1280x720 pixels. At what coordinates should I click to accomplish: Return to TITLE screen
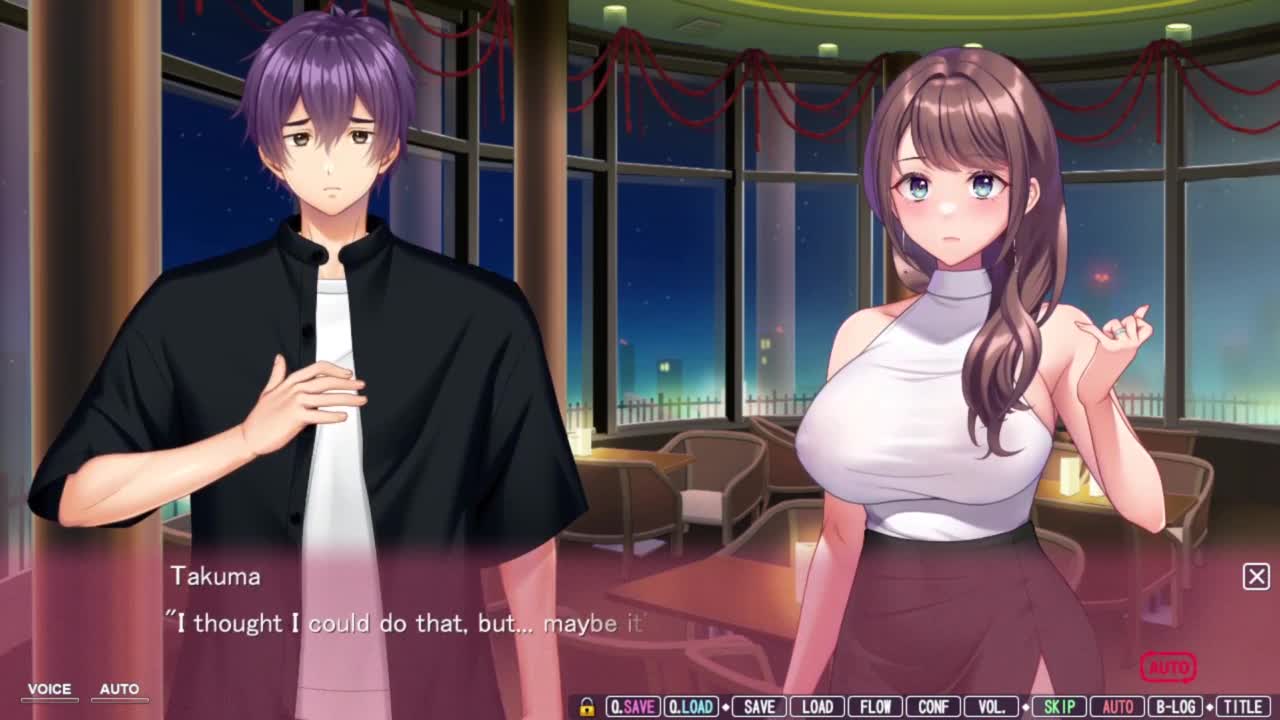(x=1243, y=707)
